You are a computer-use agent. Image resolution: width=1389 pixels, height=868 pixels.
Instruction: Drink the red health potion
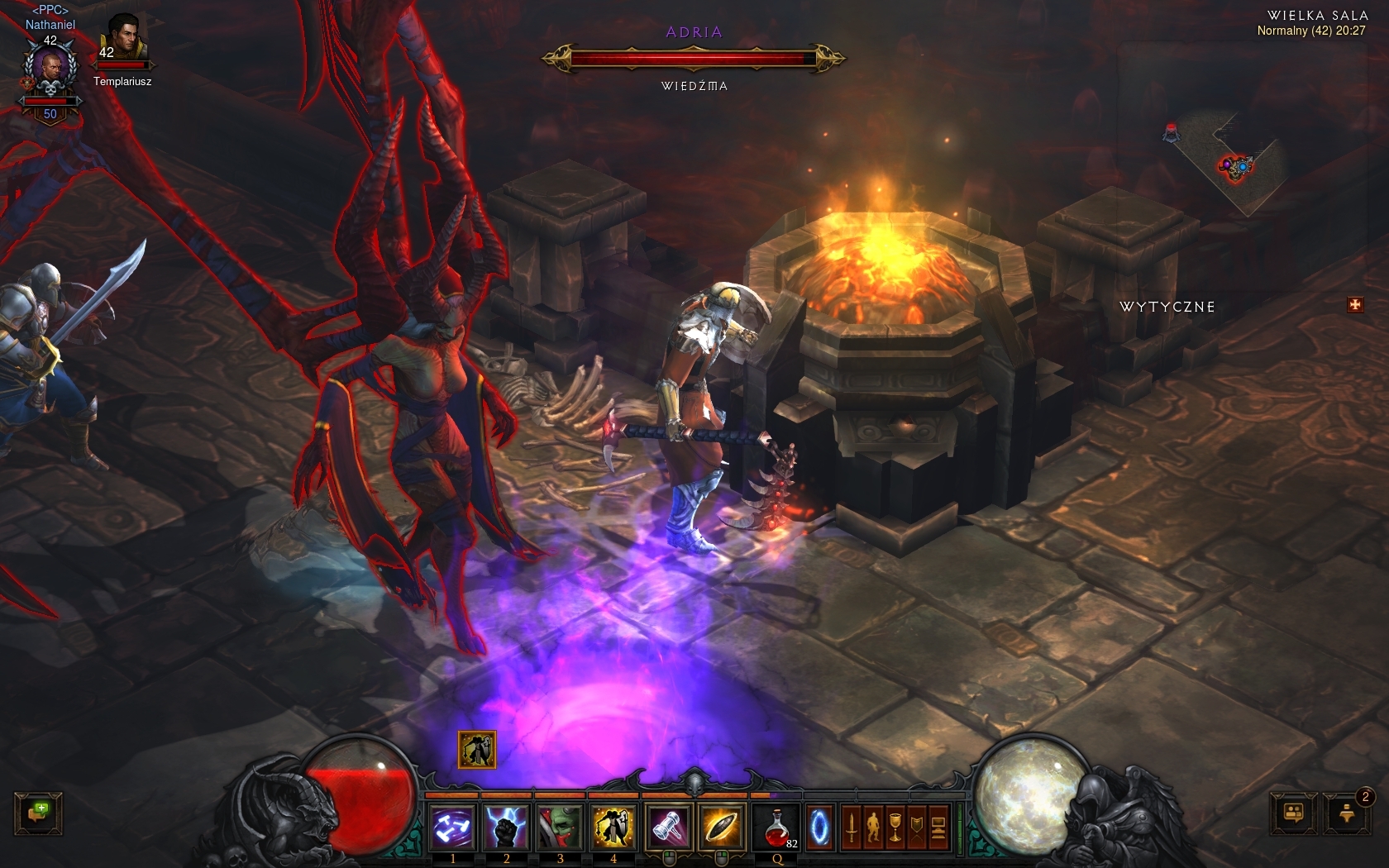pos(777,827)
